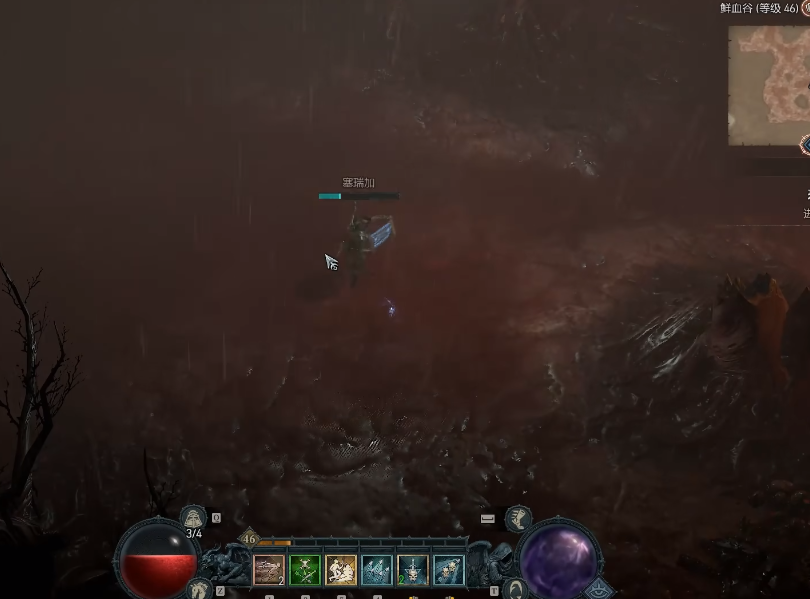
Task: Open the Fractured Peaks minimap
Action: click(x=770, y=85)
